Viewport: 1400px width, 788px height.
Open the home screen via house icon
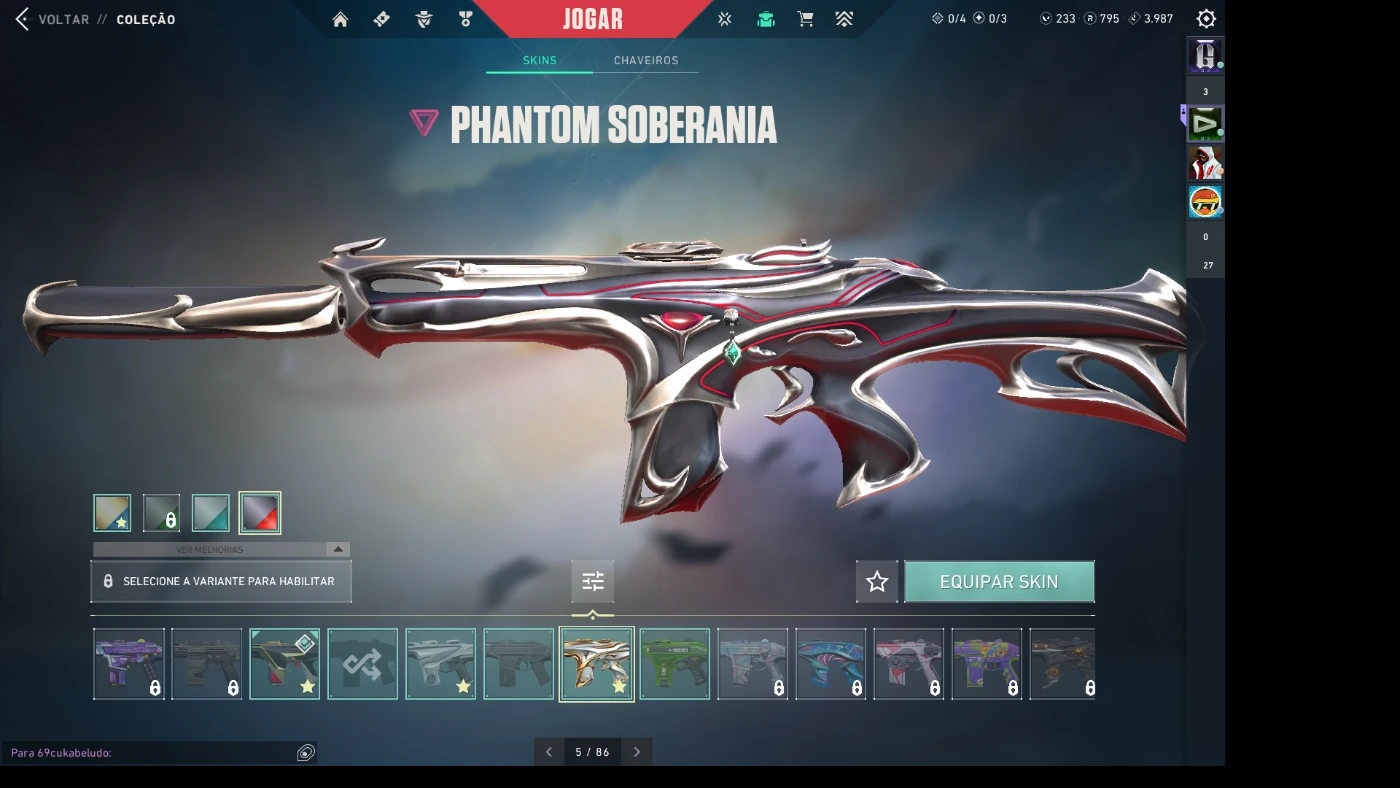click(340, 19)
